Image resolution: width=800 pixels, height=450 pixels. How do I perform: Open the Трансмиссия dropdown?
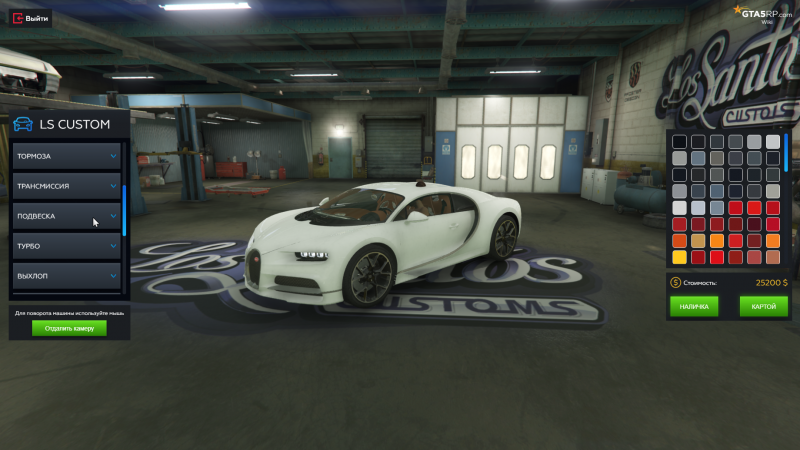(x=67, y=186)
